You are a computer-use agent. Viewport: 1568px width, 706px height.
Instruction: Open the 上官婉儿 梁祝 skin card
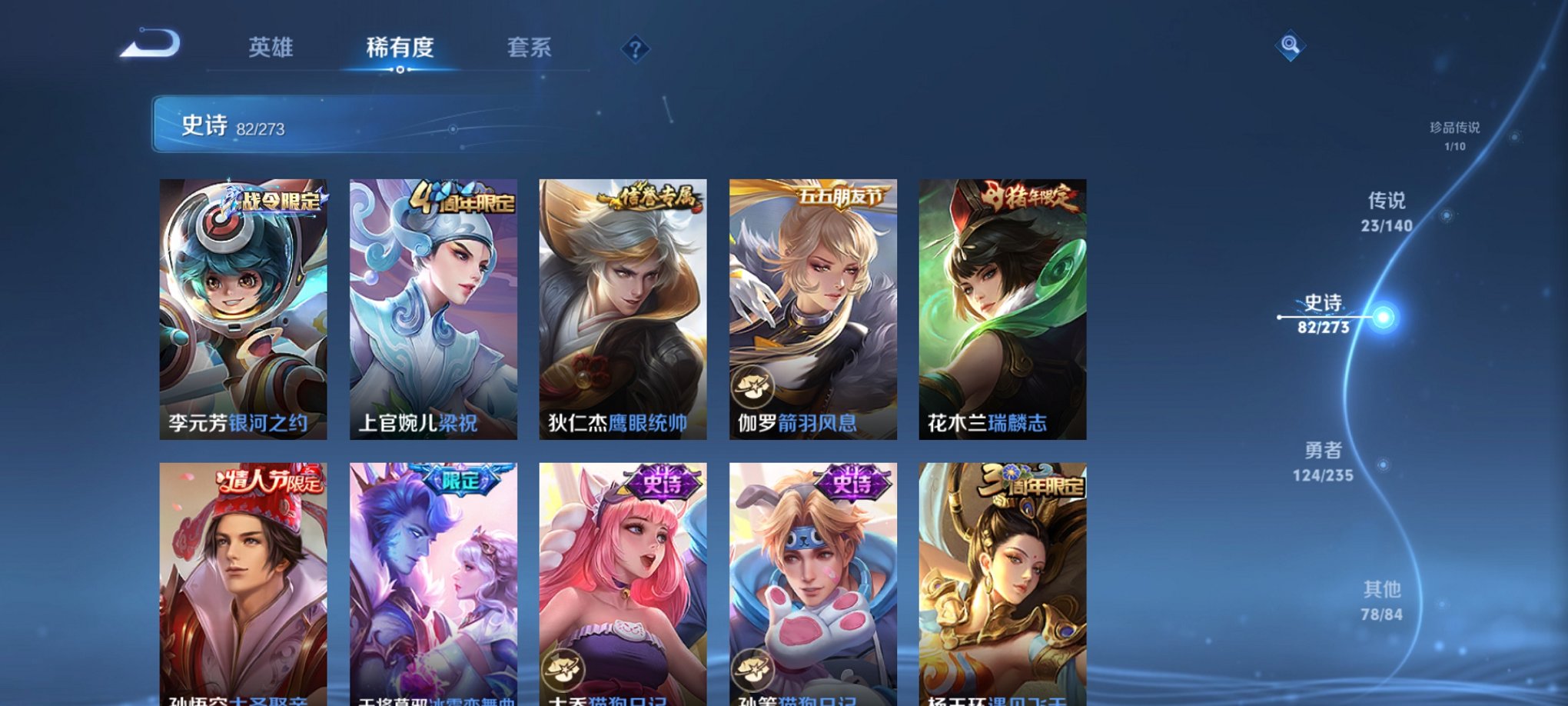coord(436,308)
